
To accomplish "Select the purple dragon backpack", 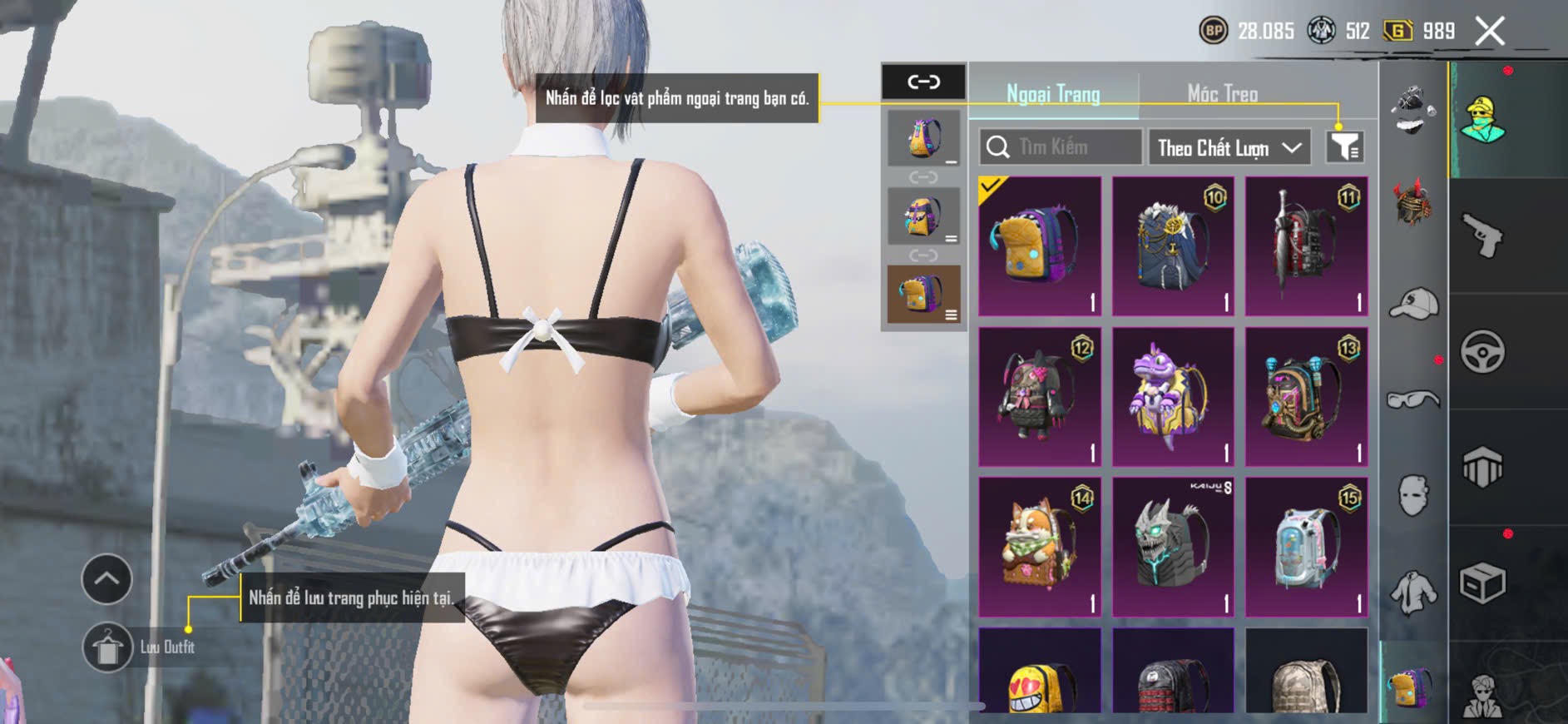I will point(1172,396).
